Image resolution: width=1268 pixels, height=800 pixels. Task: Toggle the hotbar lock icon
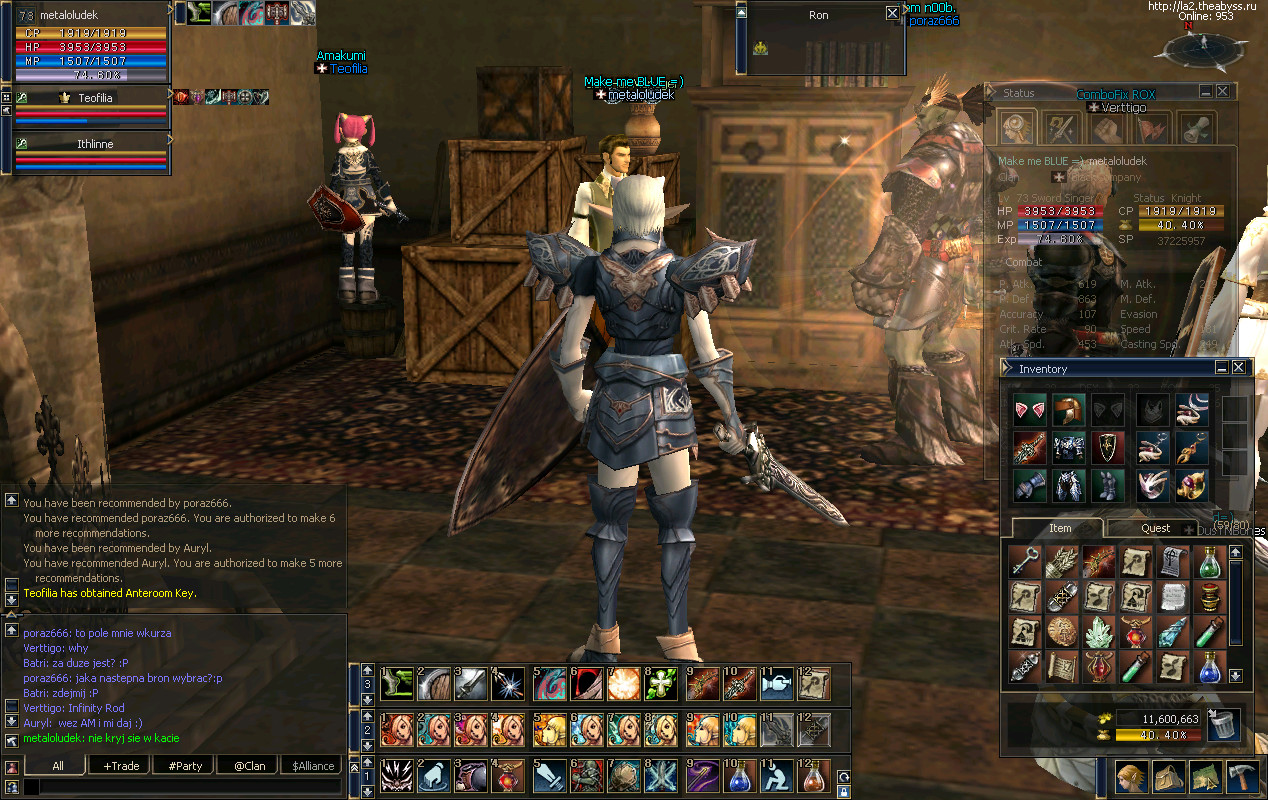tap(844, 792)
